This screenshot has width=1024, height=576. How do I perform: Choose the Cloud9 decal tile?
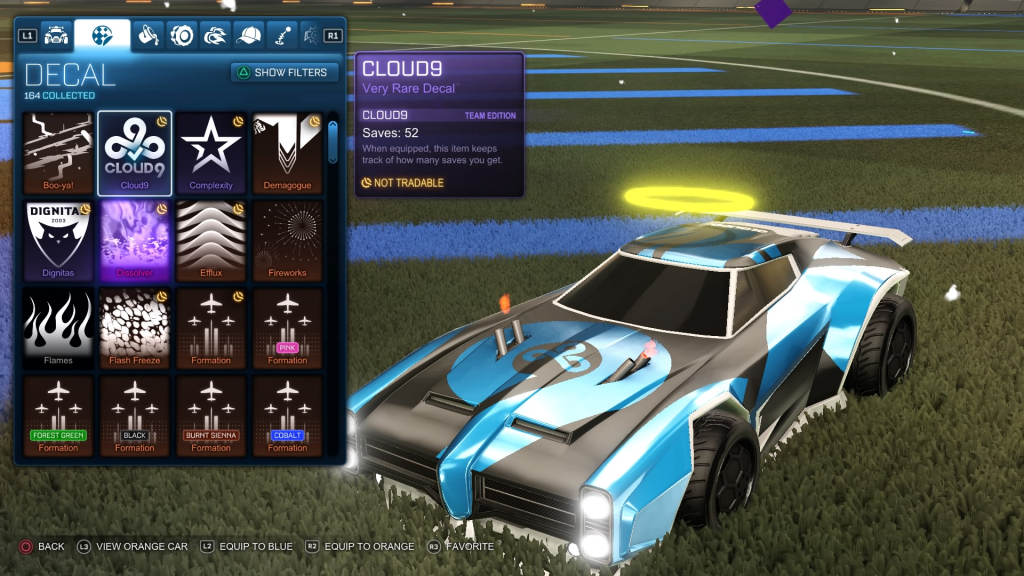click(135, 151)
